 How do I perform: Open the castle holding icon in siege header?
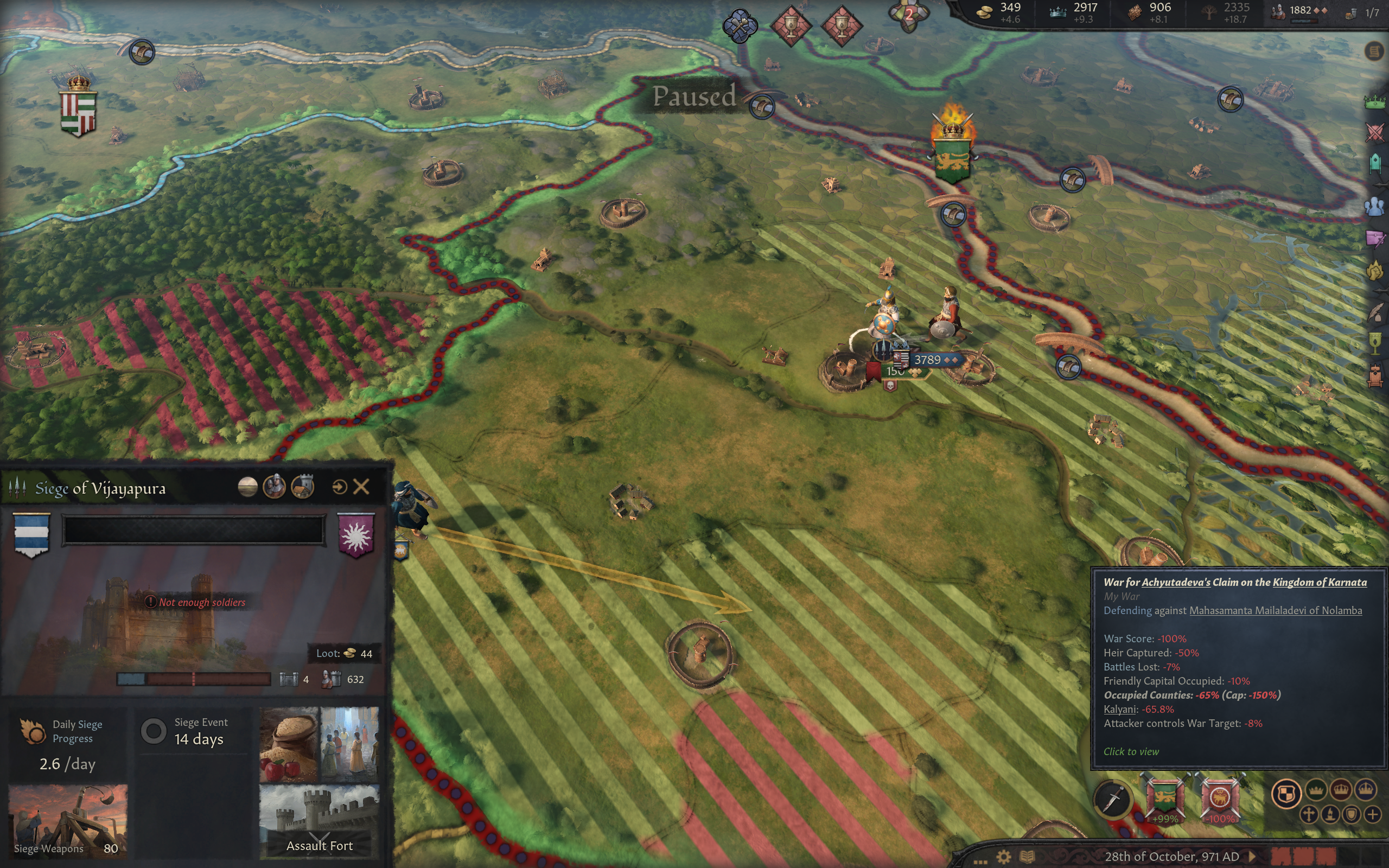coord(302,487)
